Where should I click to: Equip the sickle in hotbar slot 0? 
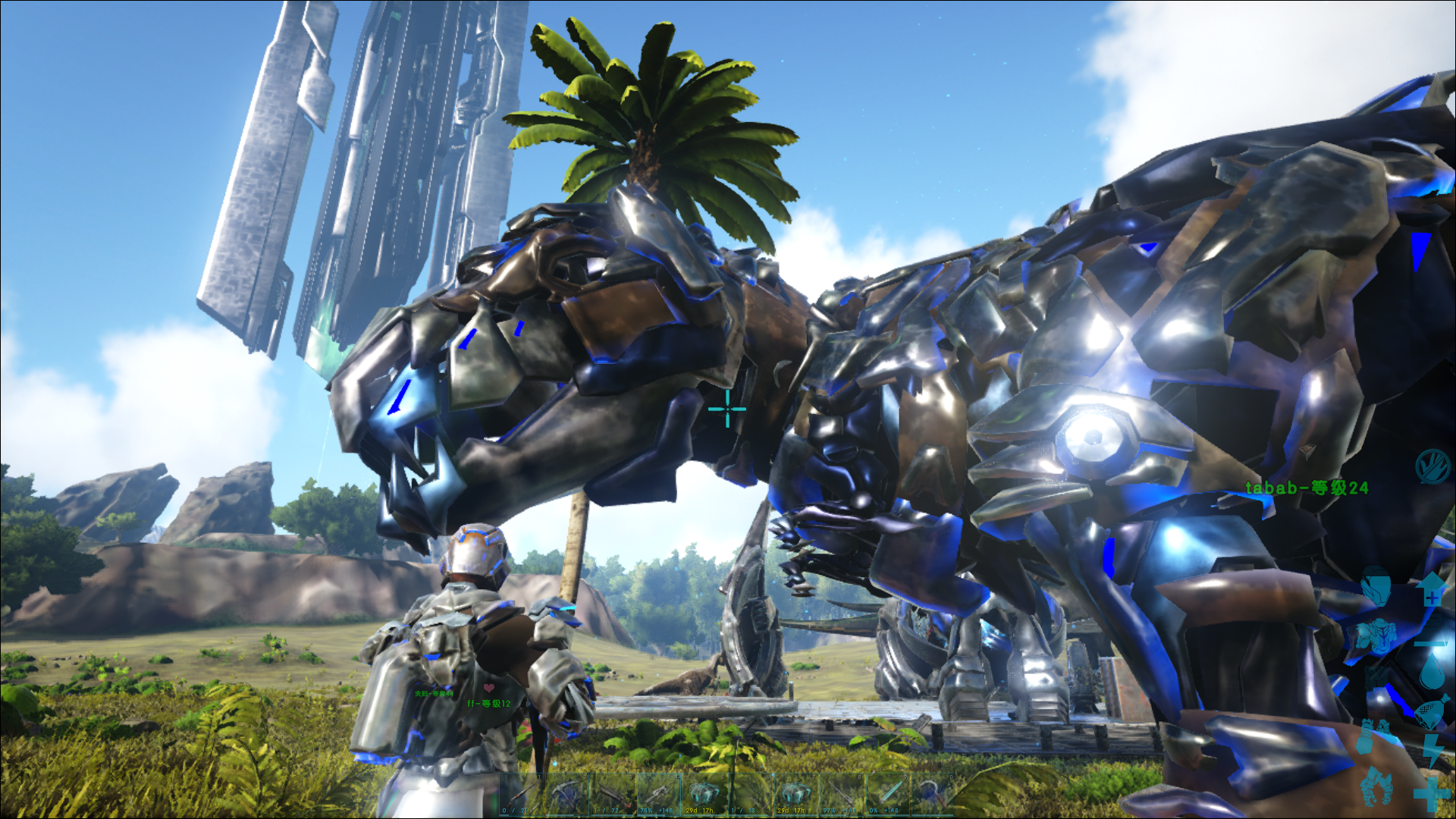click(x=932, y=795)
